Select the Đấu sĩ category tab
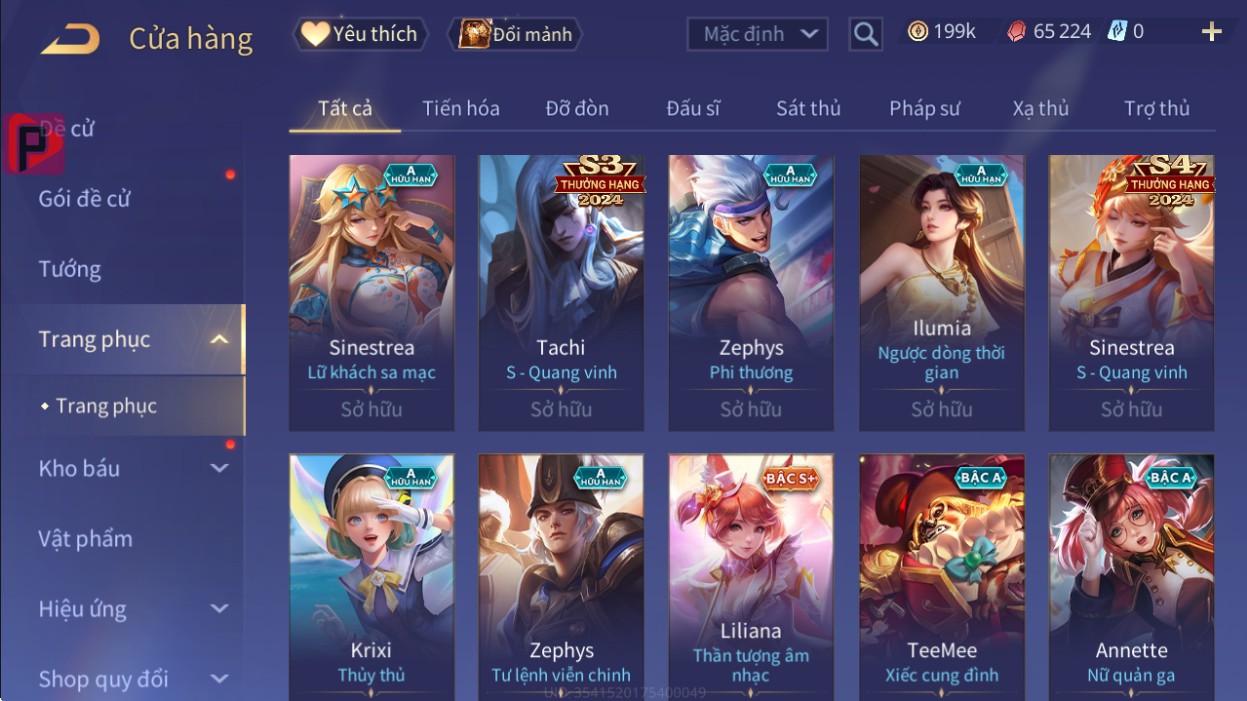This screenshot has height=701, width=1247. coord(693,108)
